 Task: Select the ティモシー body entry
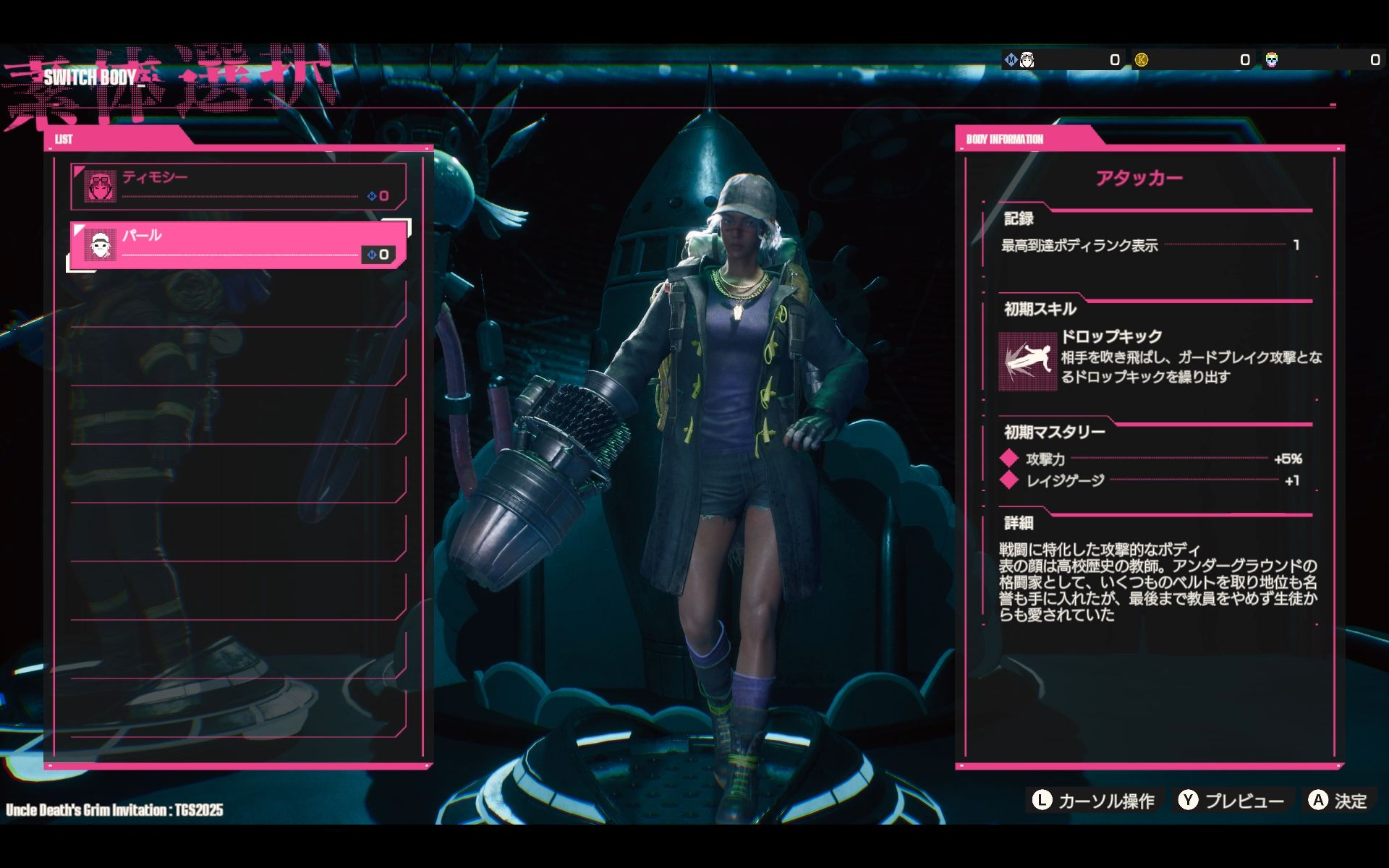pyautogui.click(x=239, y=187)
